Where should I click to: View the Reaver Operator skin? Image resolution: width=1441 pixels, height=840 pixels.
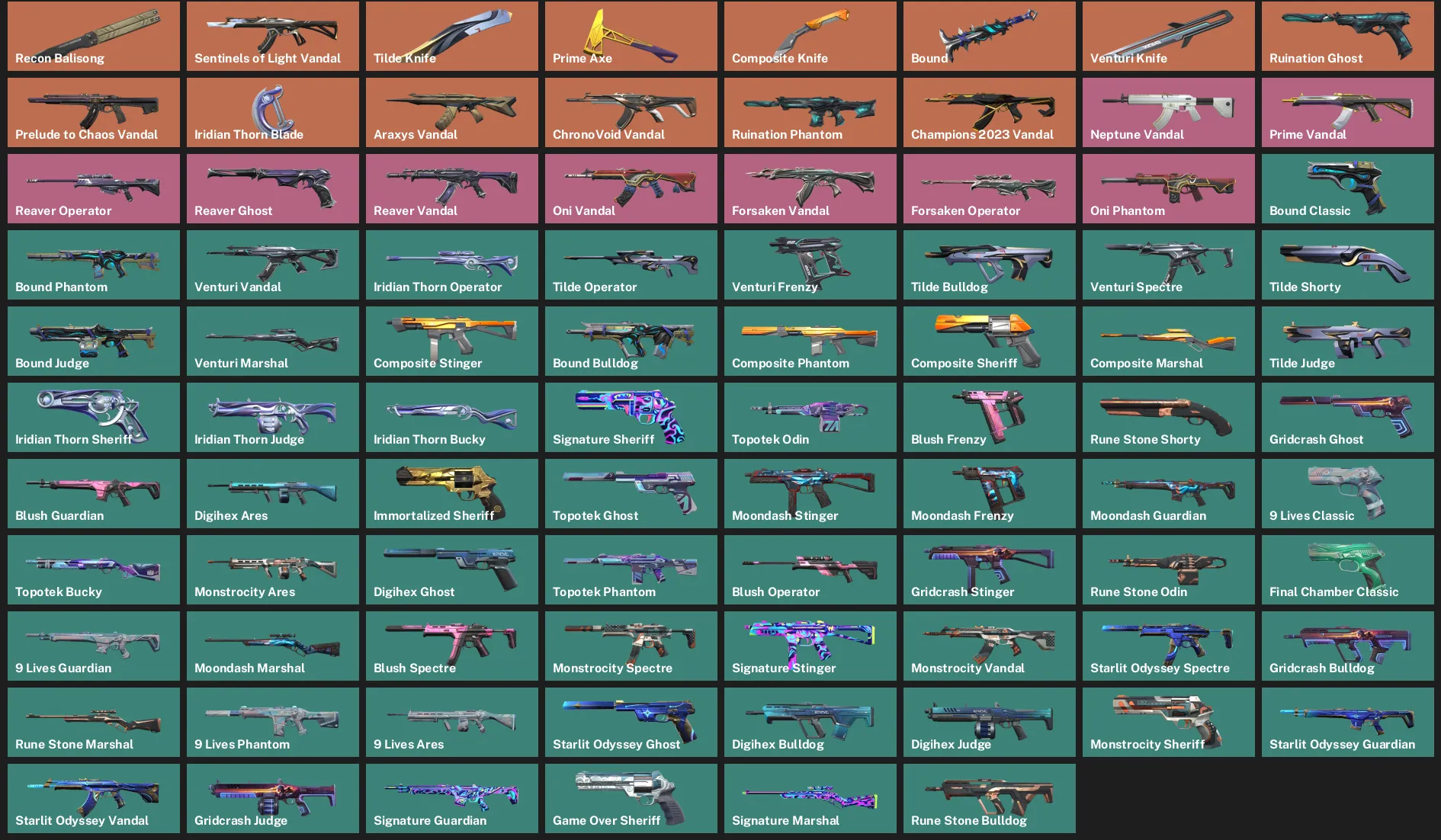click(93, 188)
